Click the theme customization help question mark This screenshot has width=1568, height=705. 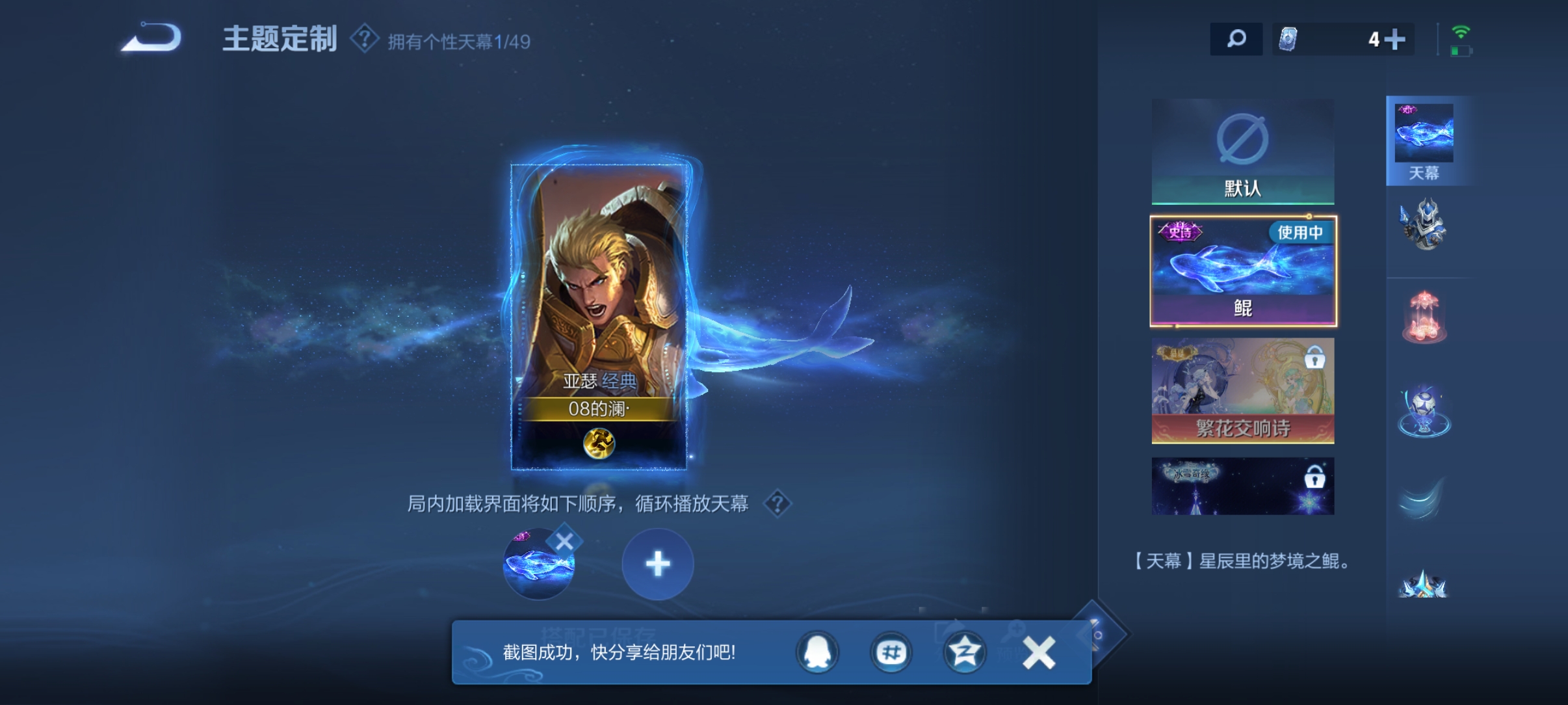pos(365,39)
